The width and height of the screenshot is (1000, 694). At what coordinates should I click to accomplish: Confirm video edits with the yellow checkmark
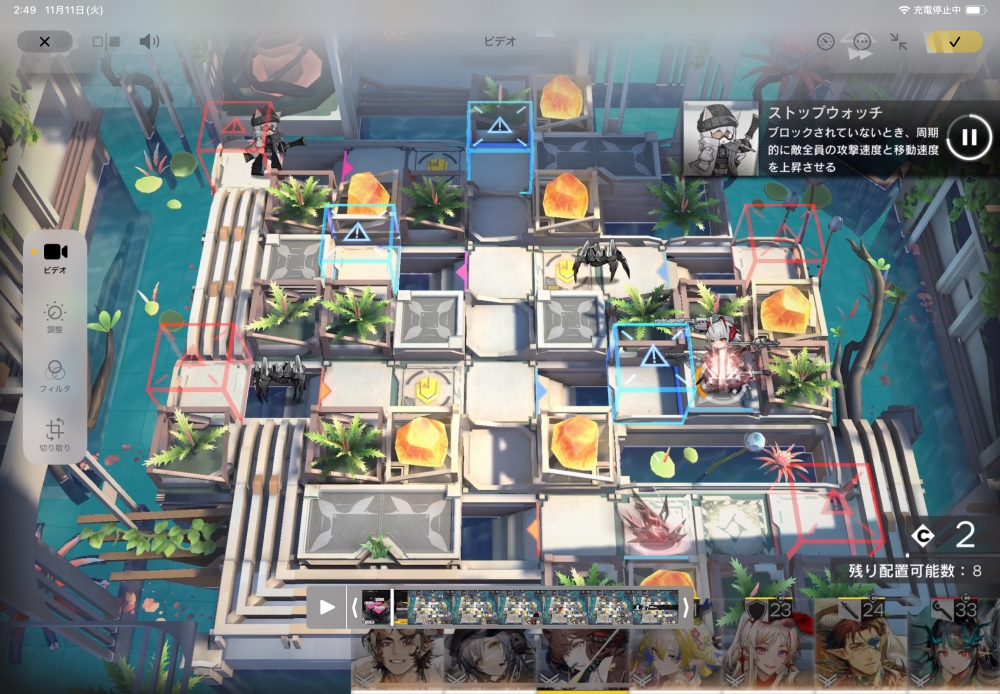pos(953,41)
